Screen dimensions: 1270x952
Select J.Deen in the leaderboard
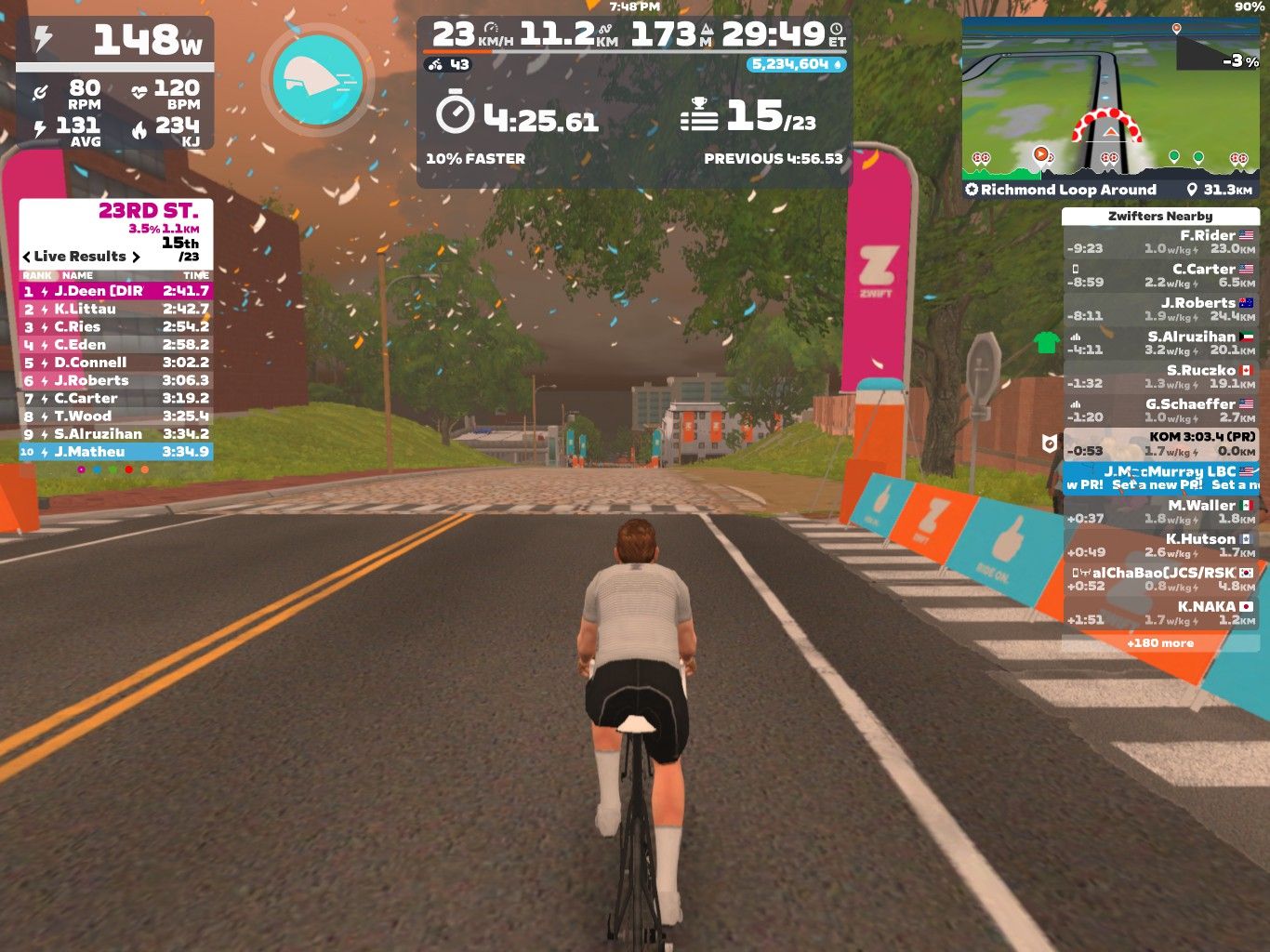pyautogui.click(x=115, y=291)
